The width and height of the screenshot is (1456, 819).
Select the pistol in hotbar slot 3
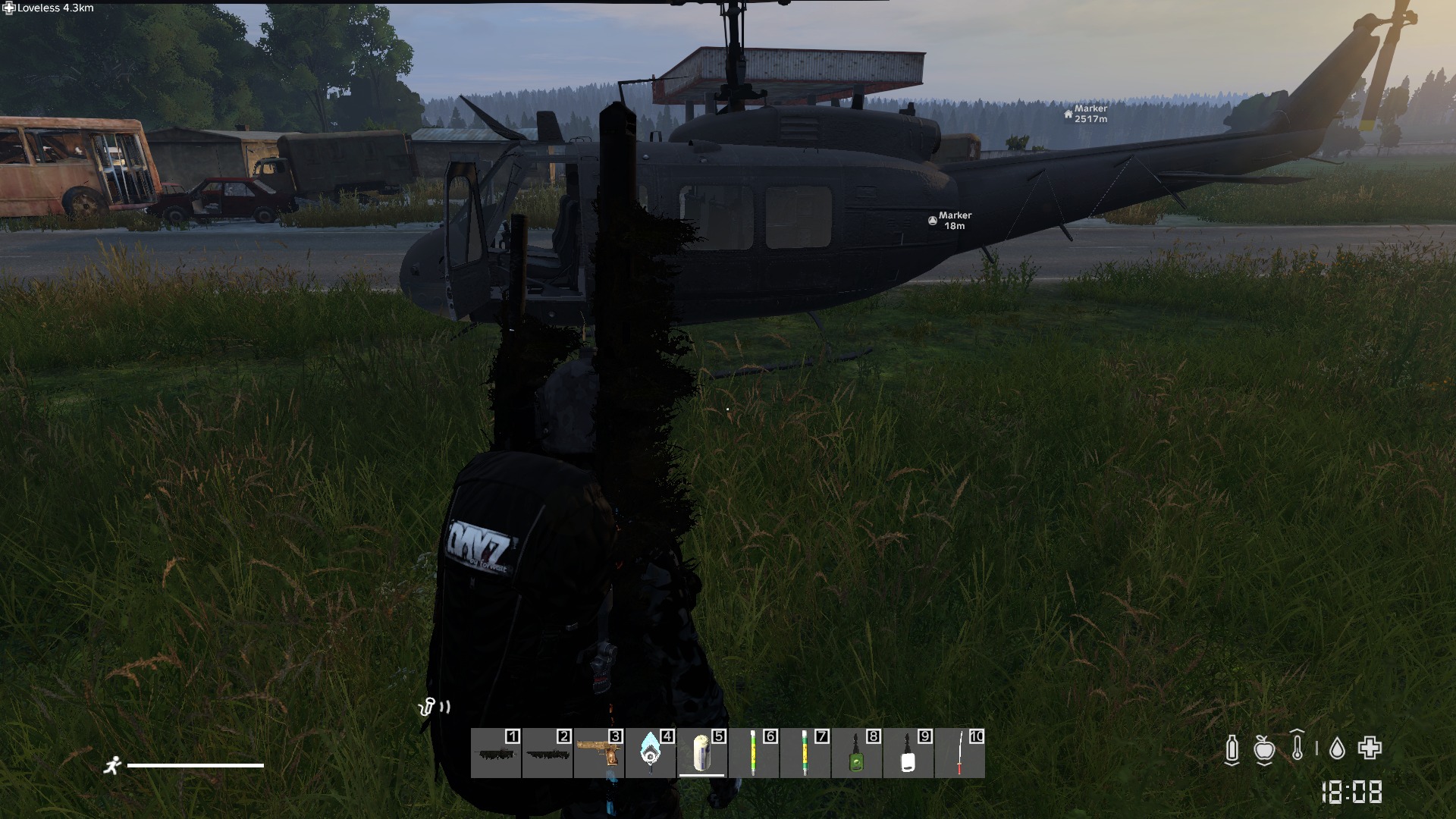(598, 756)
